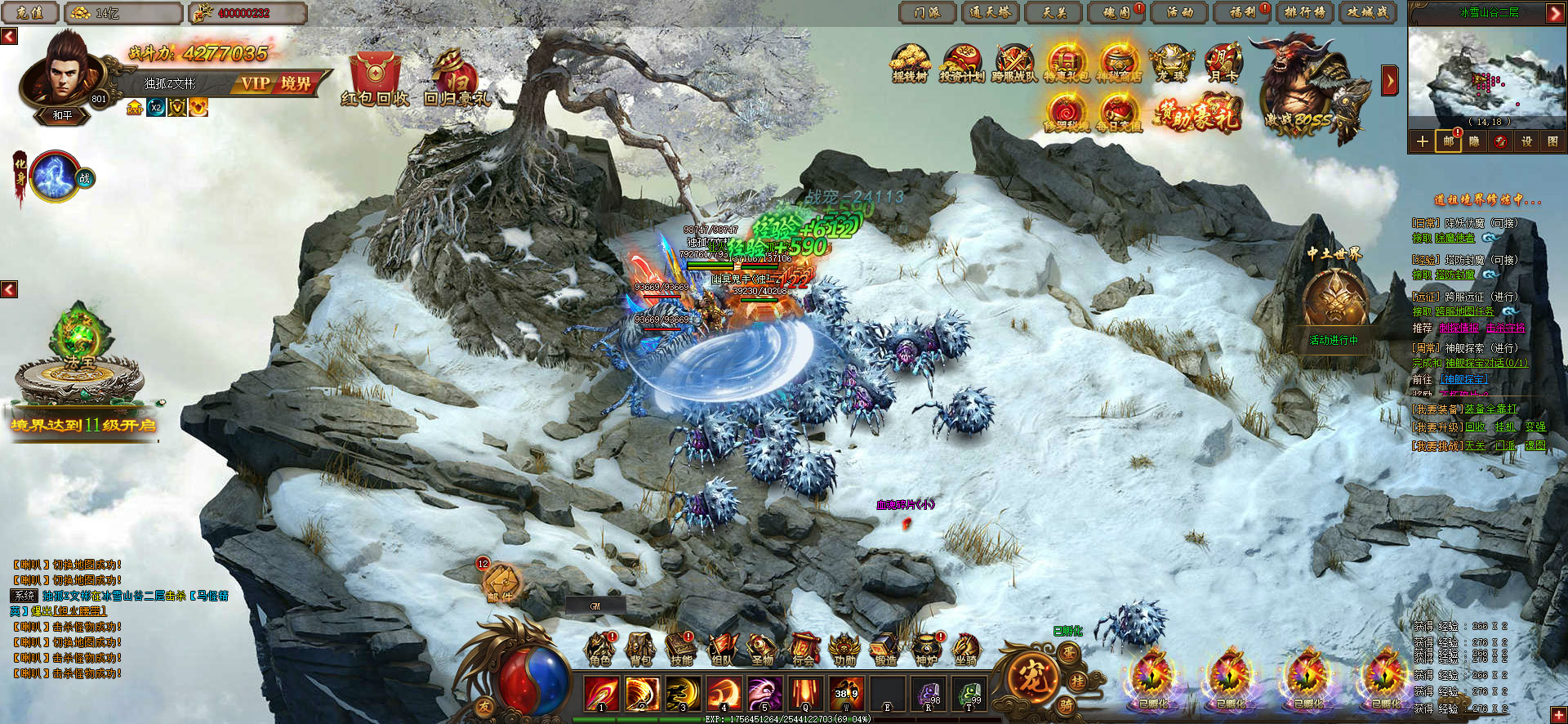Open the 角色 character panel
This screenshot has width=1568, height=724.
(x=600, y=650)
